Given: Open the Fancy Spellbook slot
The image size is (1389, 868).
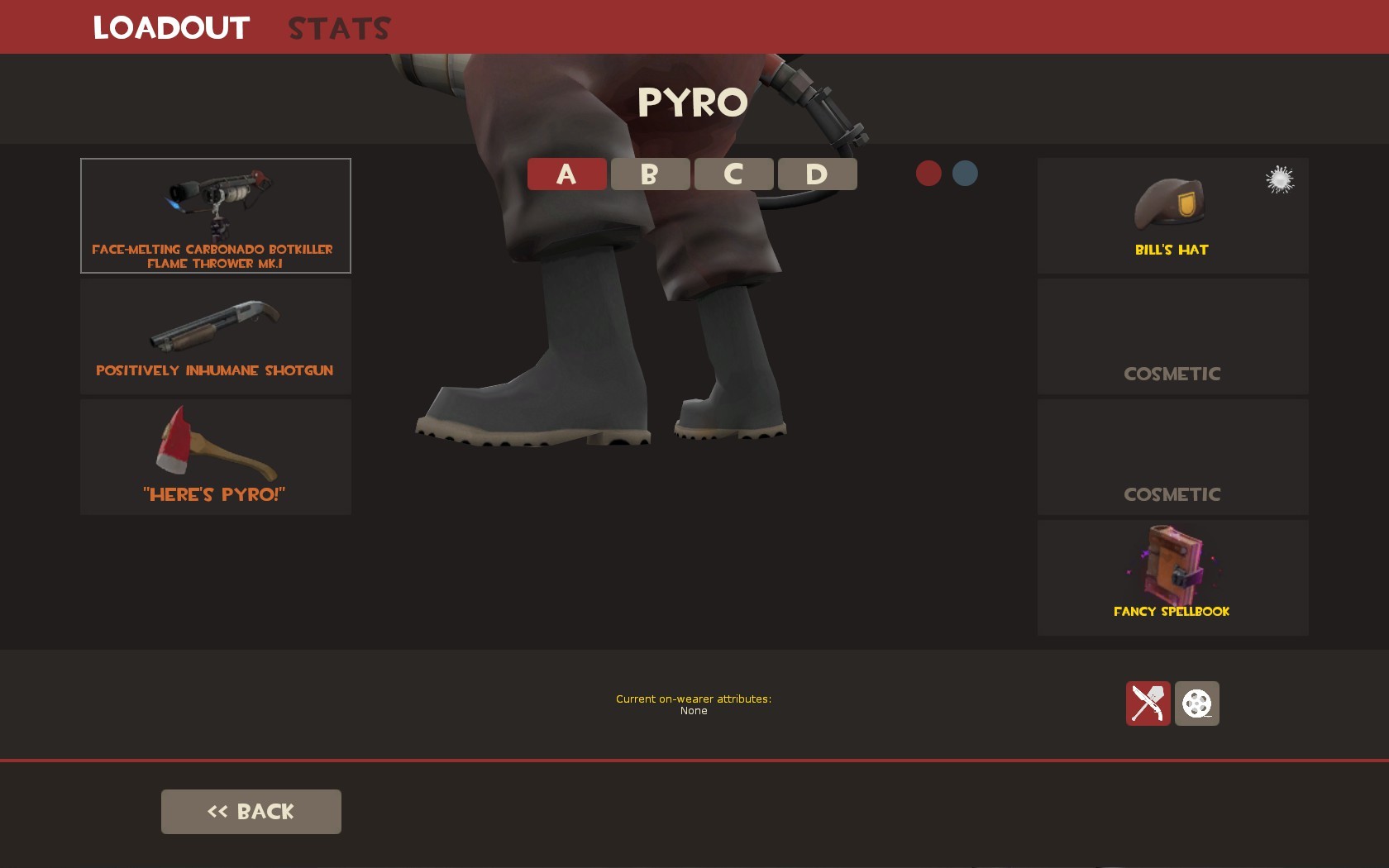Looking at the screenshot, I should pos(1172,577).
